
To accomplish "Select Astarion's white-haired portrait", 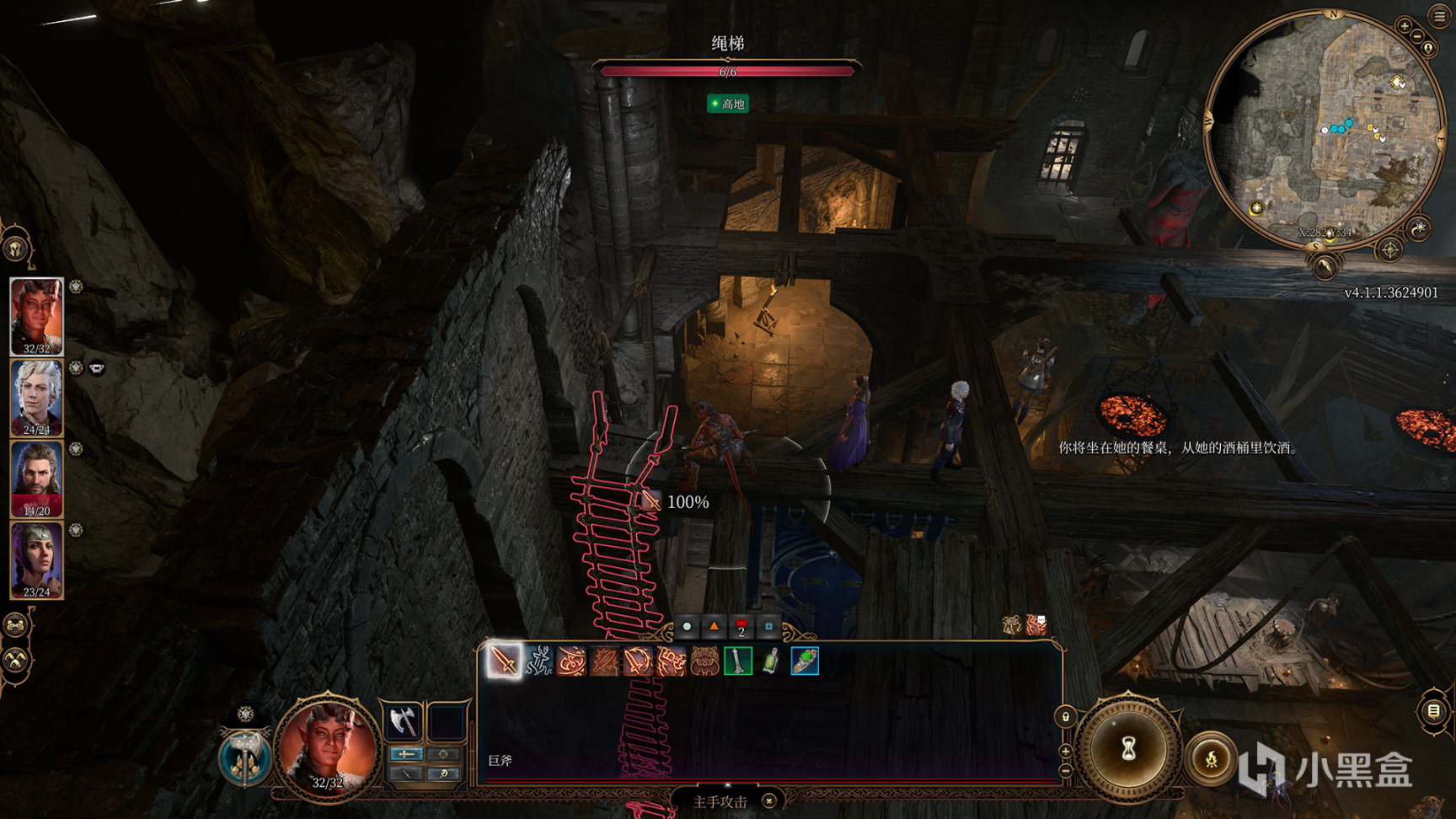I will [x=36, y=397].
